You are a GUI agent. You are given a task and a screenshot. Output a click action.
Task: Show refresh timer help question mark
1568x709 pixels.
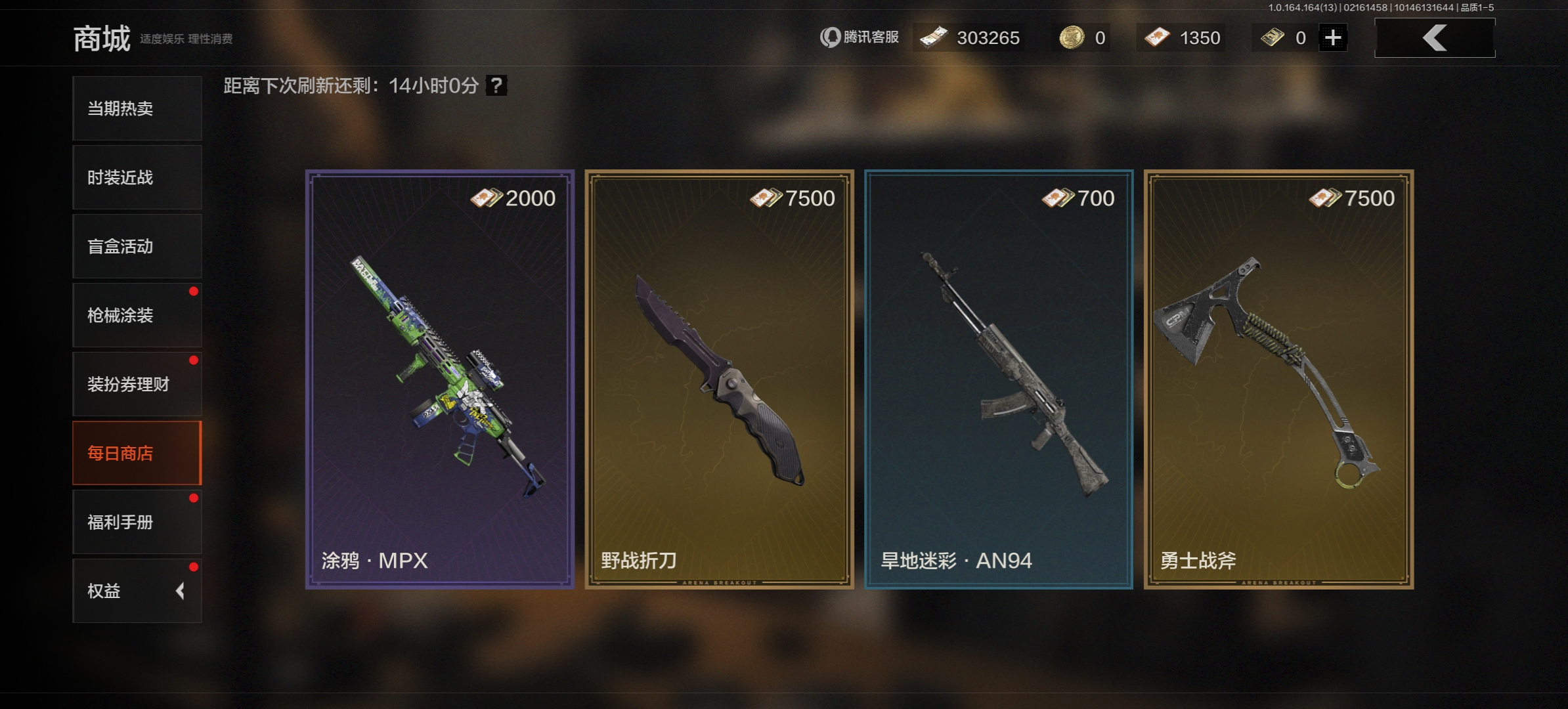click(496, 85)
